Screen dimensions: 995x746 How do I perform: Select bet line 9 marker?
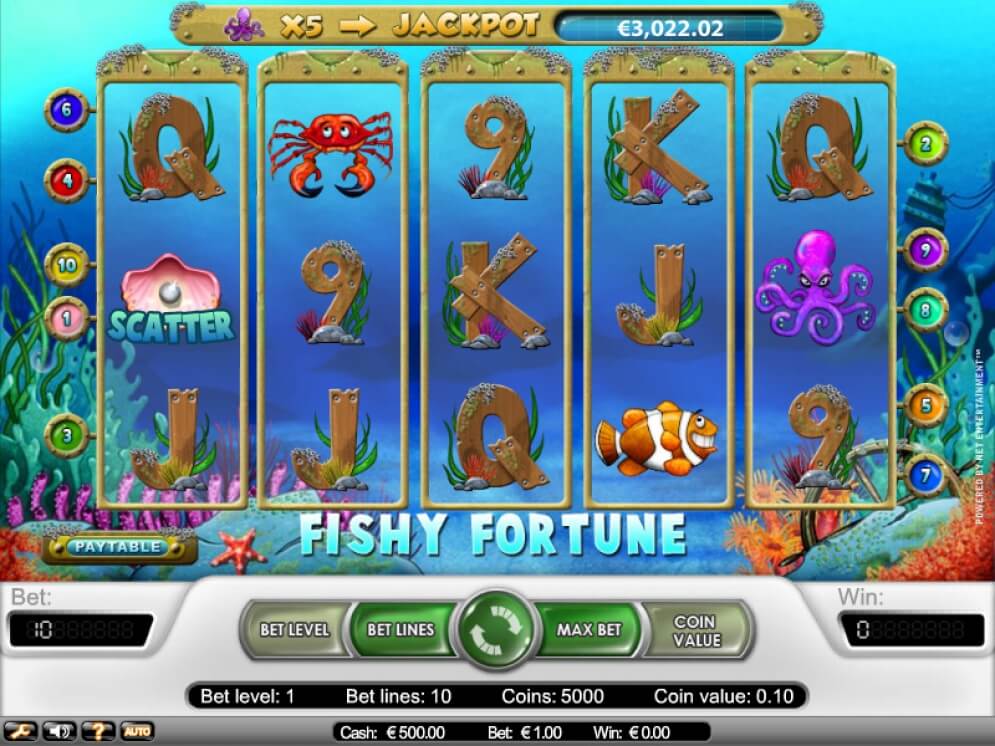tap(926, 250)
